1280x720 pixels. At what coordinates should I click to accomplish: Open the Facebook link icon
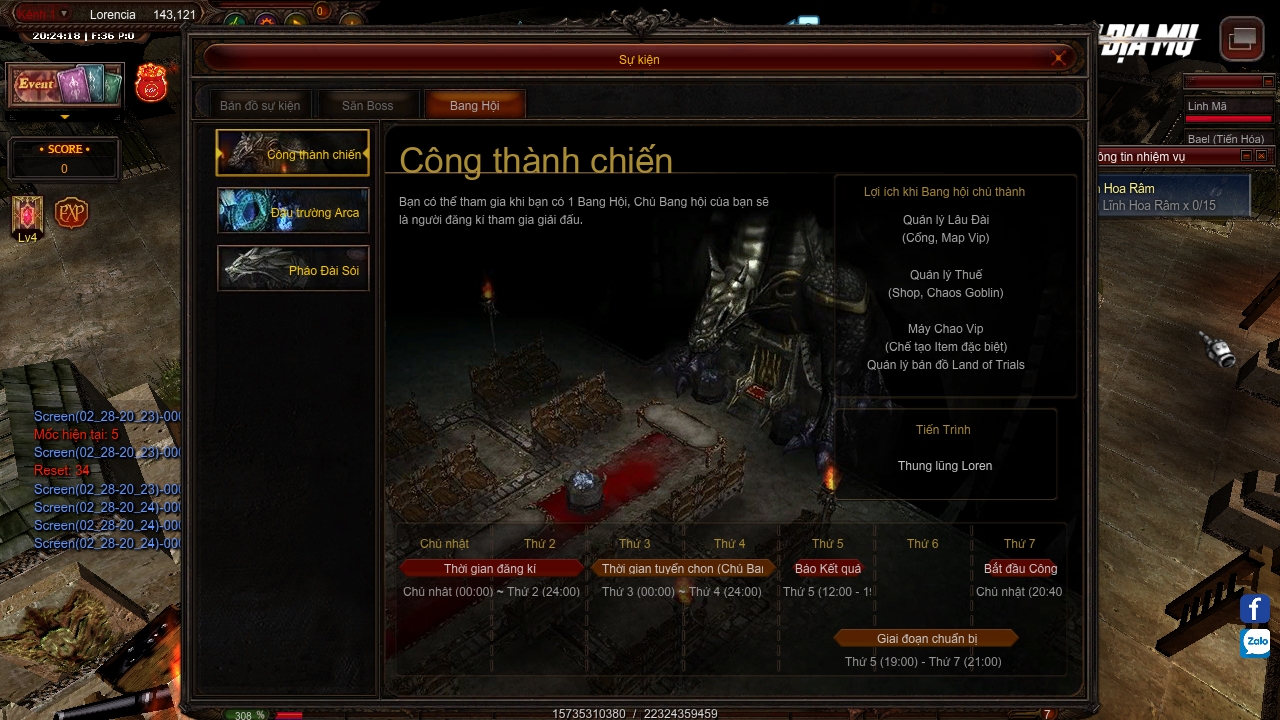point(1255,608)
